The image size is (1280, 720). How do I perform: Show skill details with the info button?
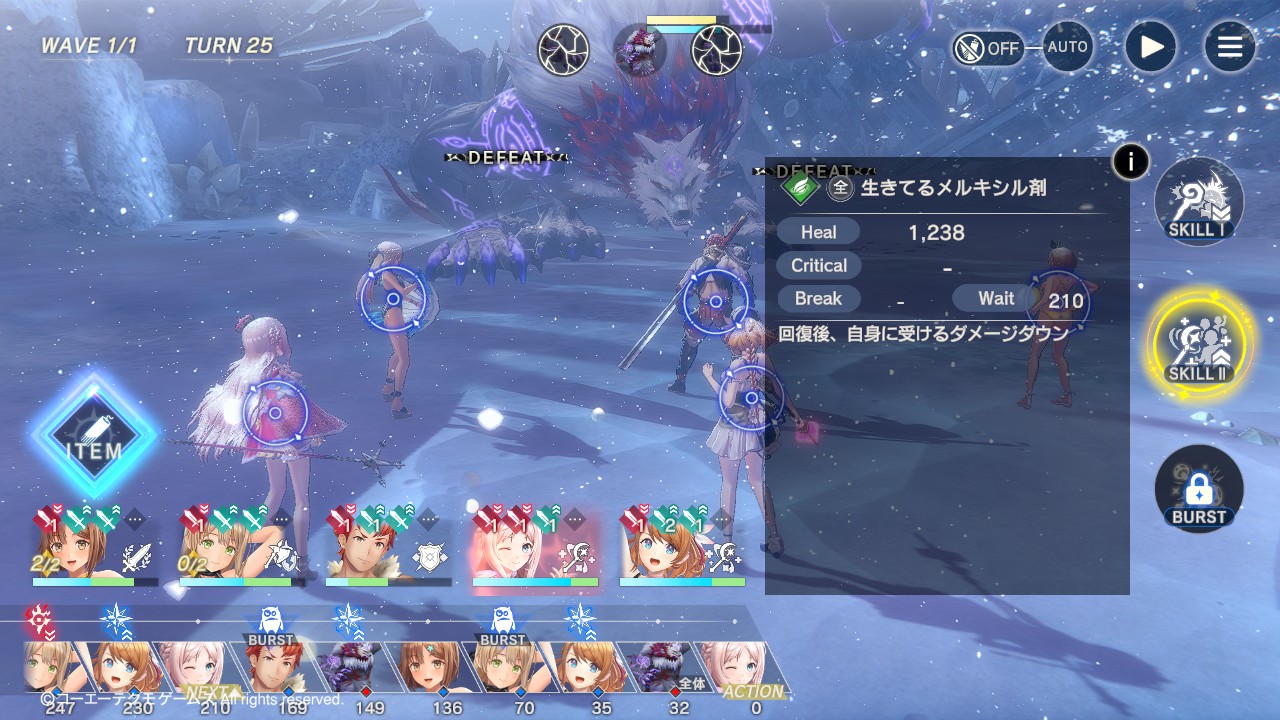click(1130, 161)
